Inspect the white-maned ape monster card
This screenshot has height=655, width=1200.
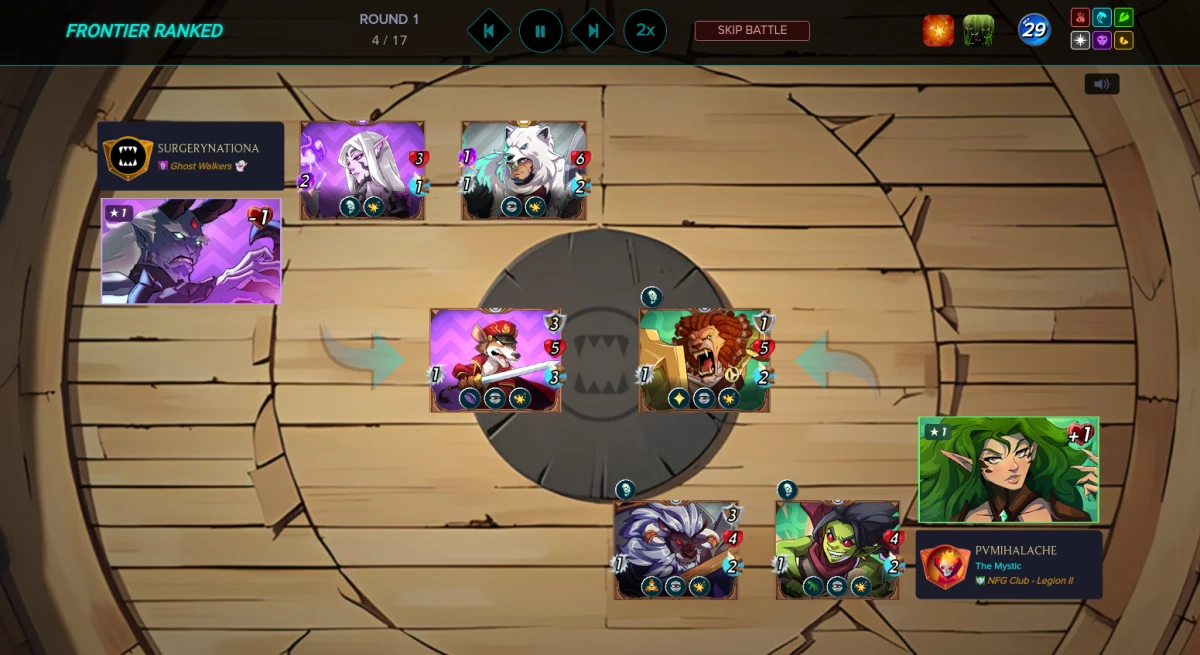pyautogui.click(x=676, y=550)
